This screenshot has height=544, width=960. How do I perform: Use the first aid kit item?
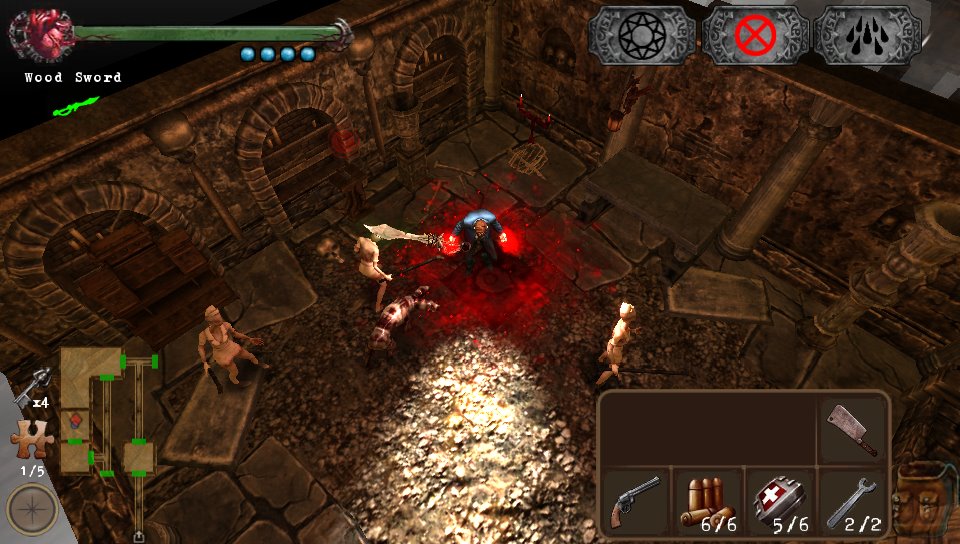click(x=780, y=501)
